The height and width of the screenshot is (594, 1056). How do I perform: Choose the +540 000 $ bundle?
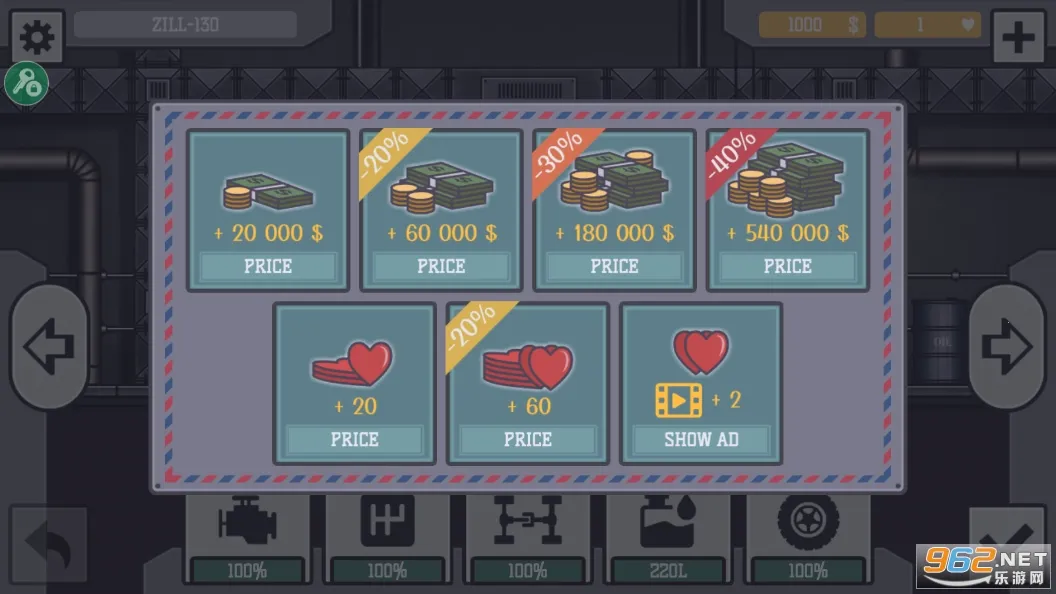pyautogui.click(x=787, y=266)
